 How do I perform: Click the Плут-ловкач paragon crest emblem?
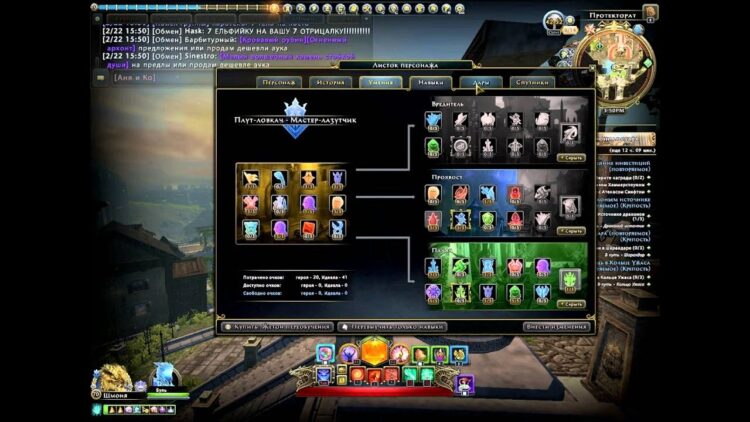[x=294, y=111]
